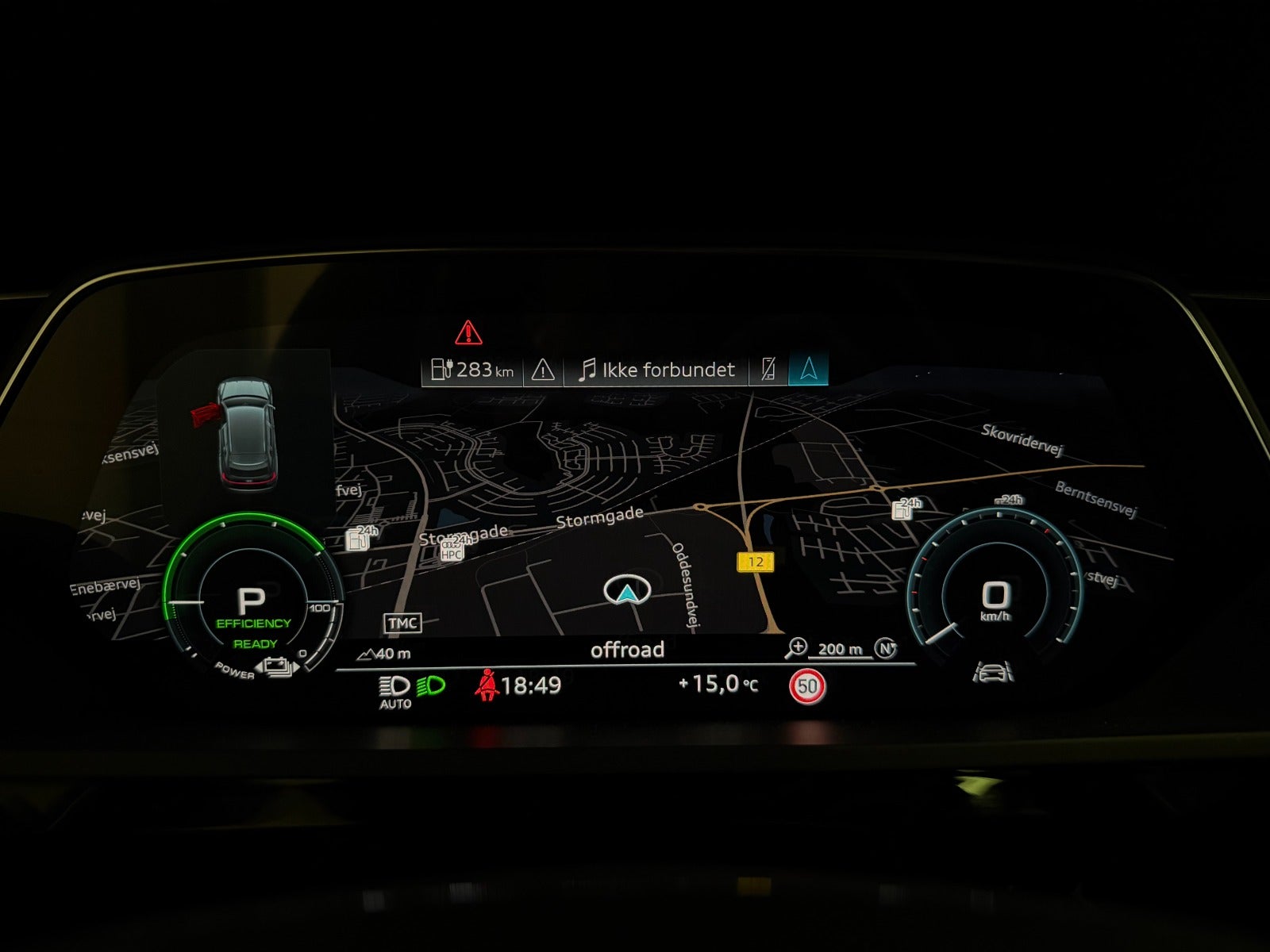Select the HPC charging station marker
This screenshot has width=1270, height=952.
point(452,550)
